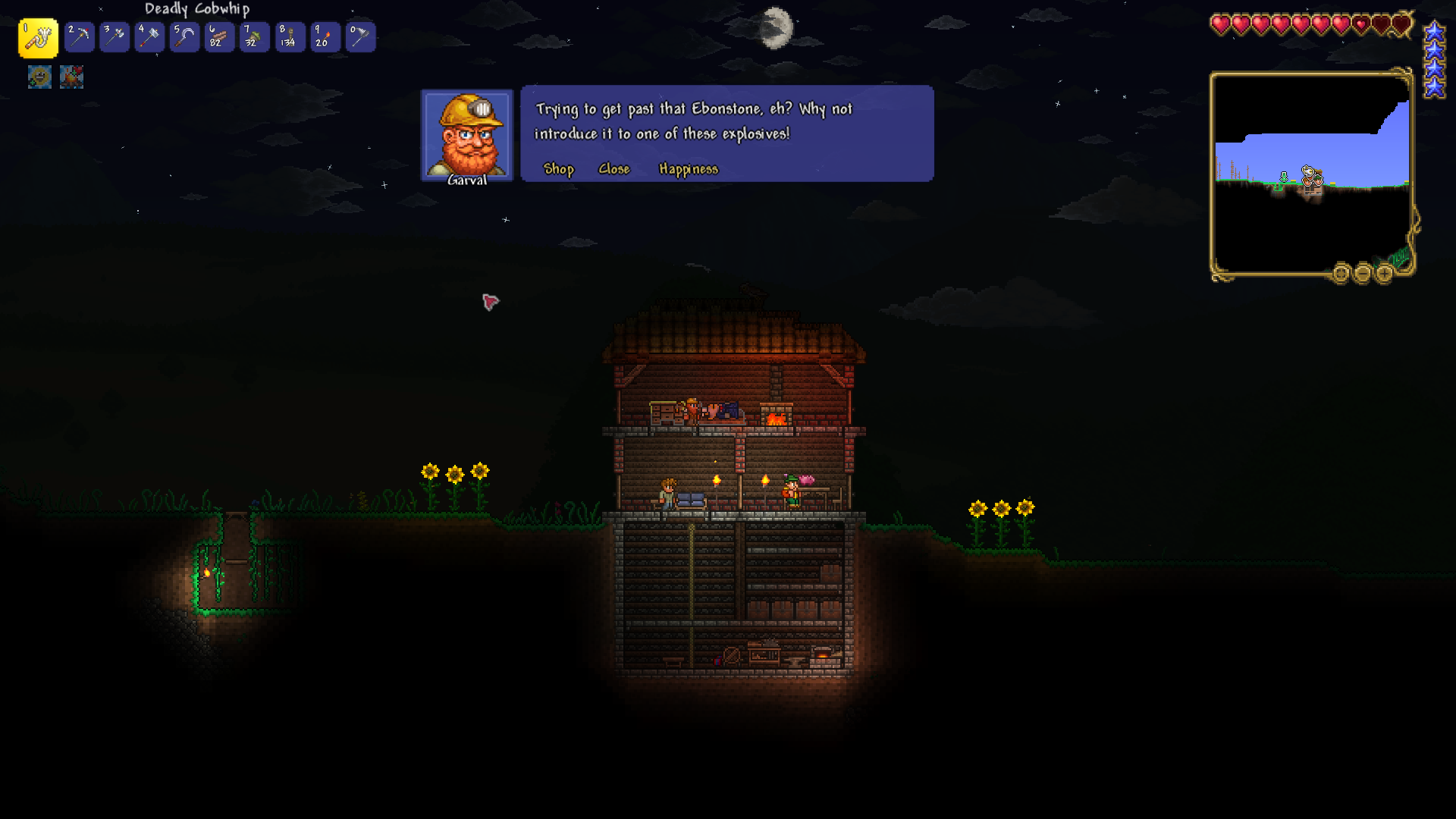Pick the wood stack of 82
Image resolution: width=1456 pixels, height=819 pixels.
pos(219,37)
